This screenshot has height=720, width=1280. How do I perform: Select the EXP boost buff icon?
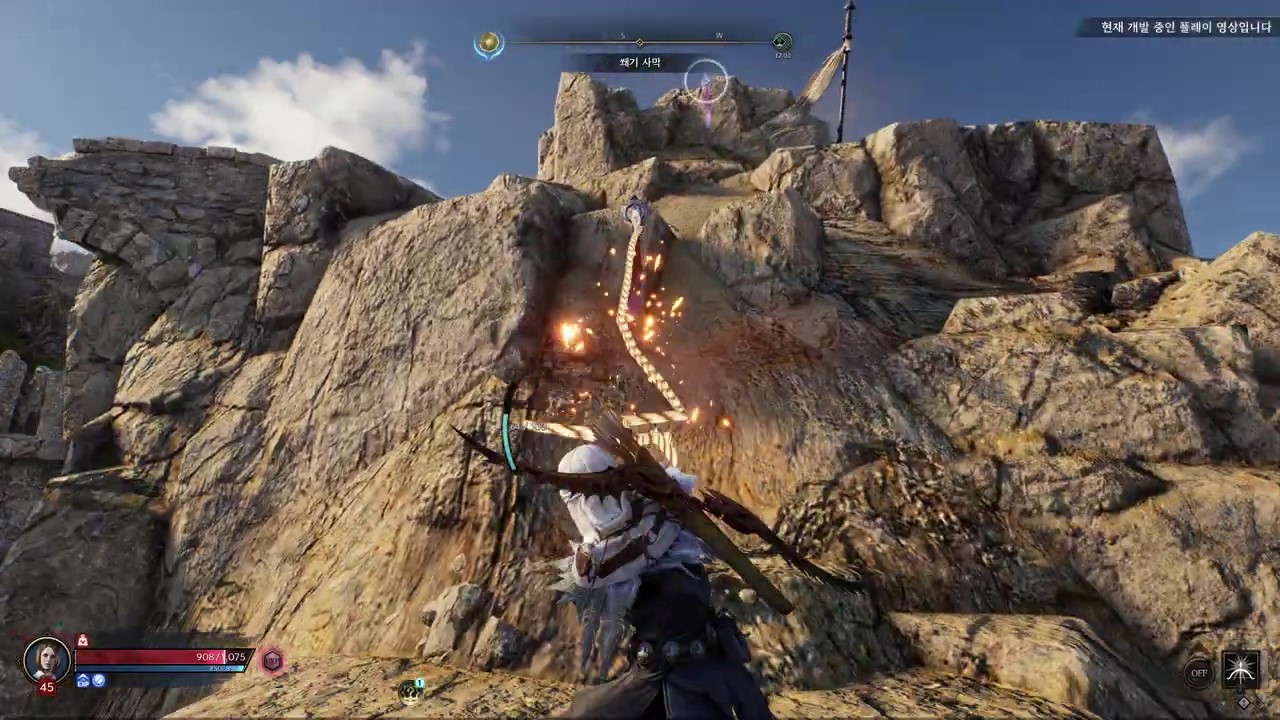coord(84,681)
